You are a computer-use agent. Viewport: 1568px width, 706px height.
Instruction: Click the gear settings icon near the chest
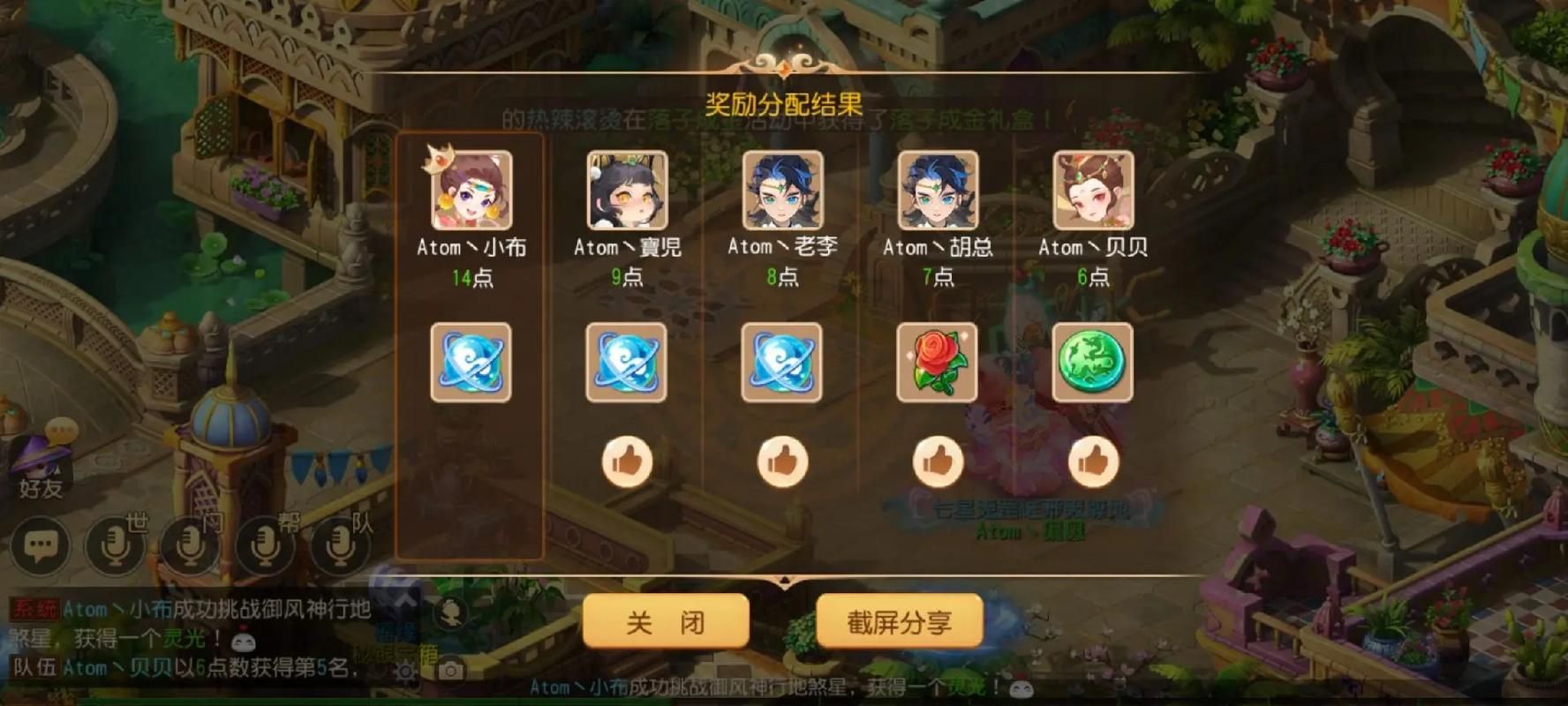click(x=405, y=671)
